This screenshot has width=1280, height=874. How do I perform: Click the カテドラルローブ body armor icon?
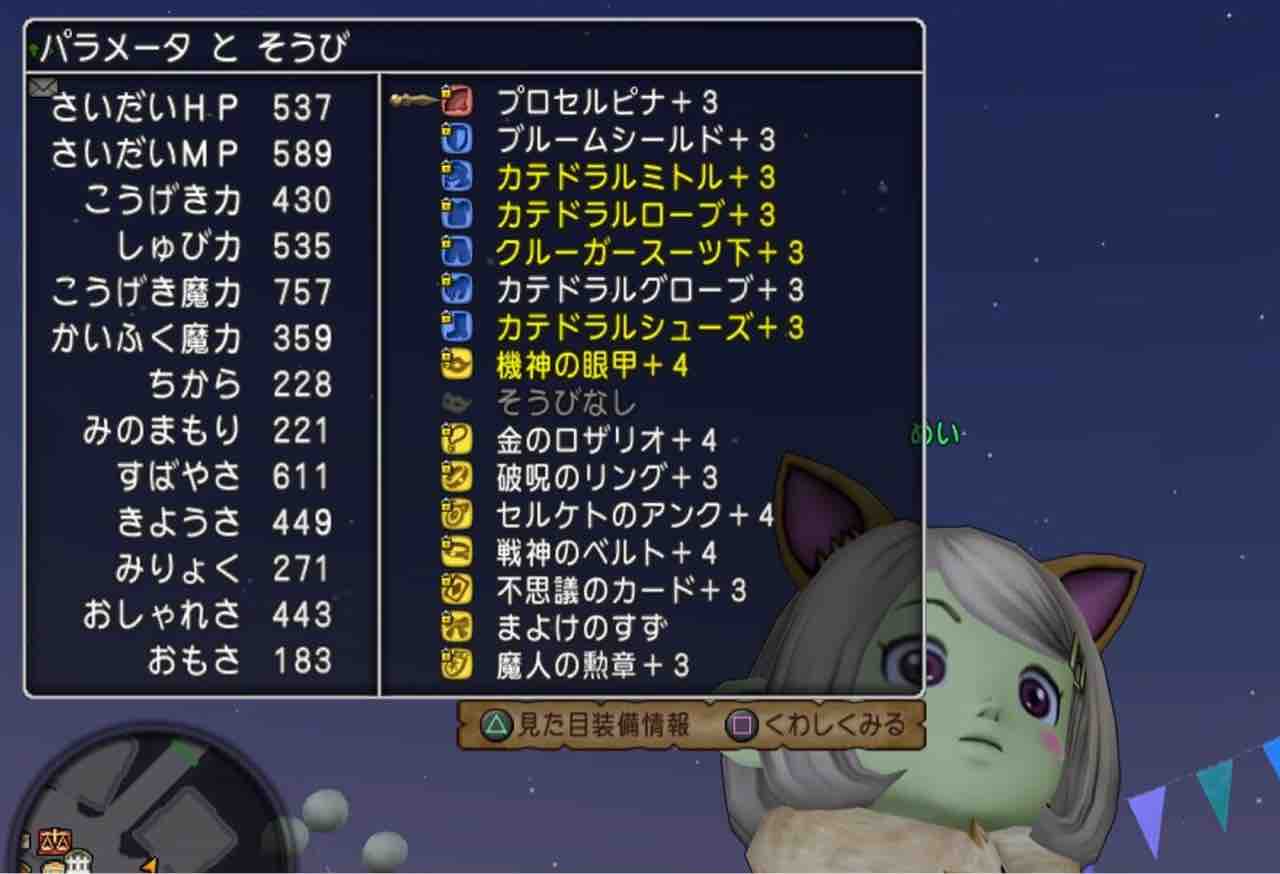point(455,215)
